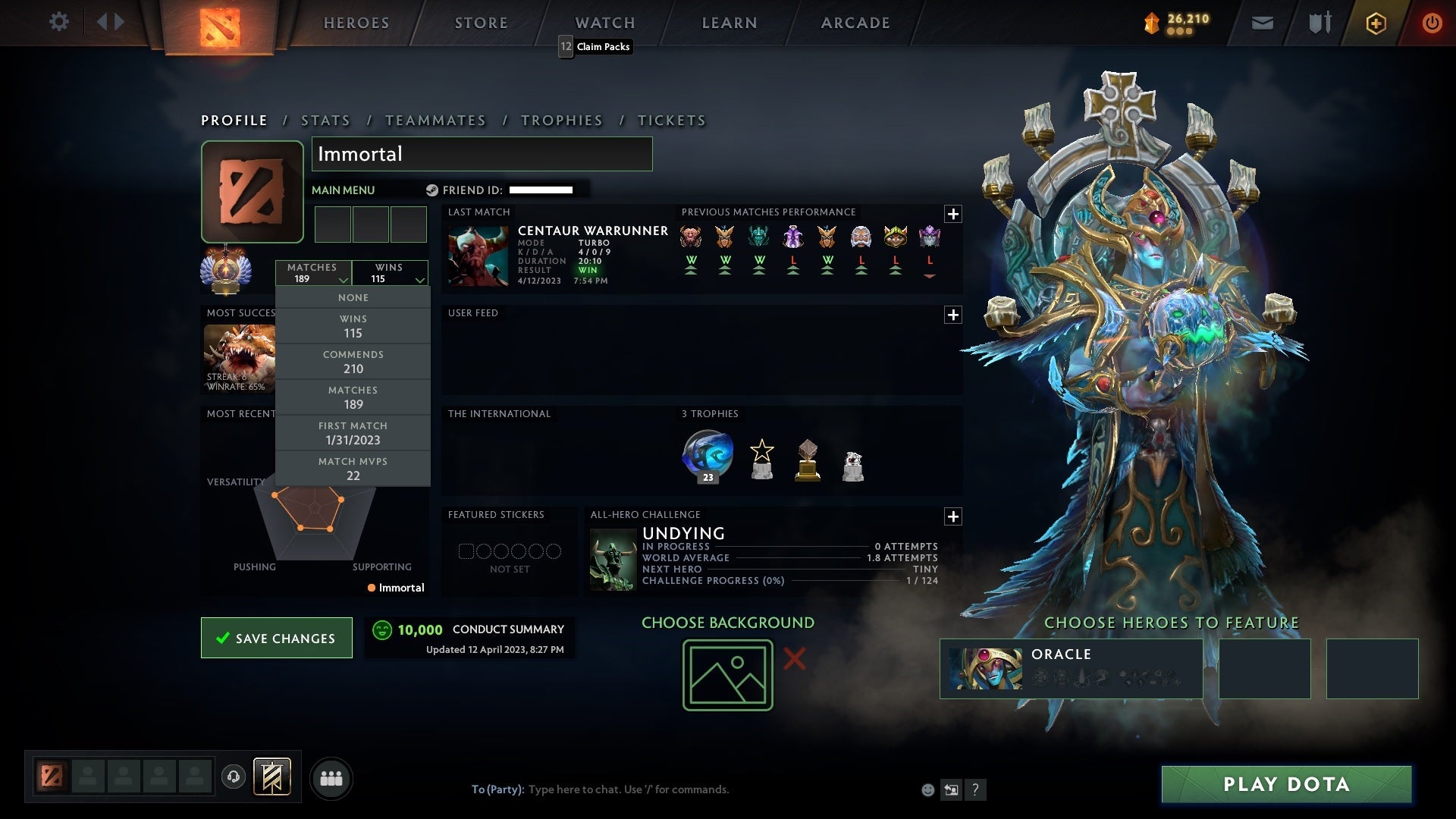1456x819 pixels.
Task: Open the messages envelope icon
Action: [1263, 22]
